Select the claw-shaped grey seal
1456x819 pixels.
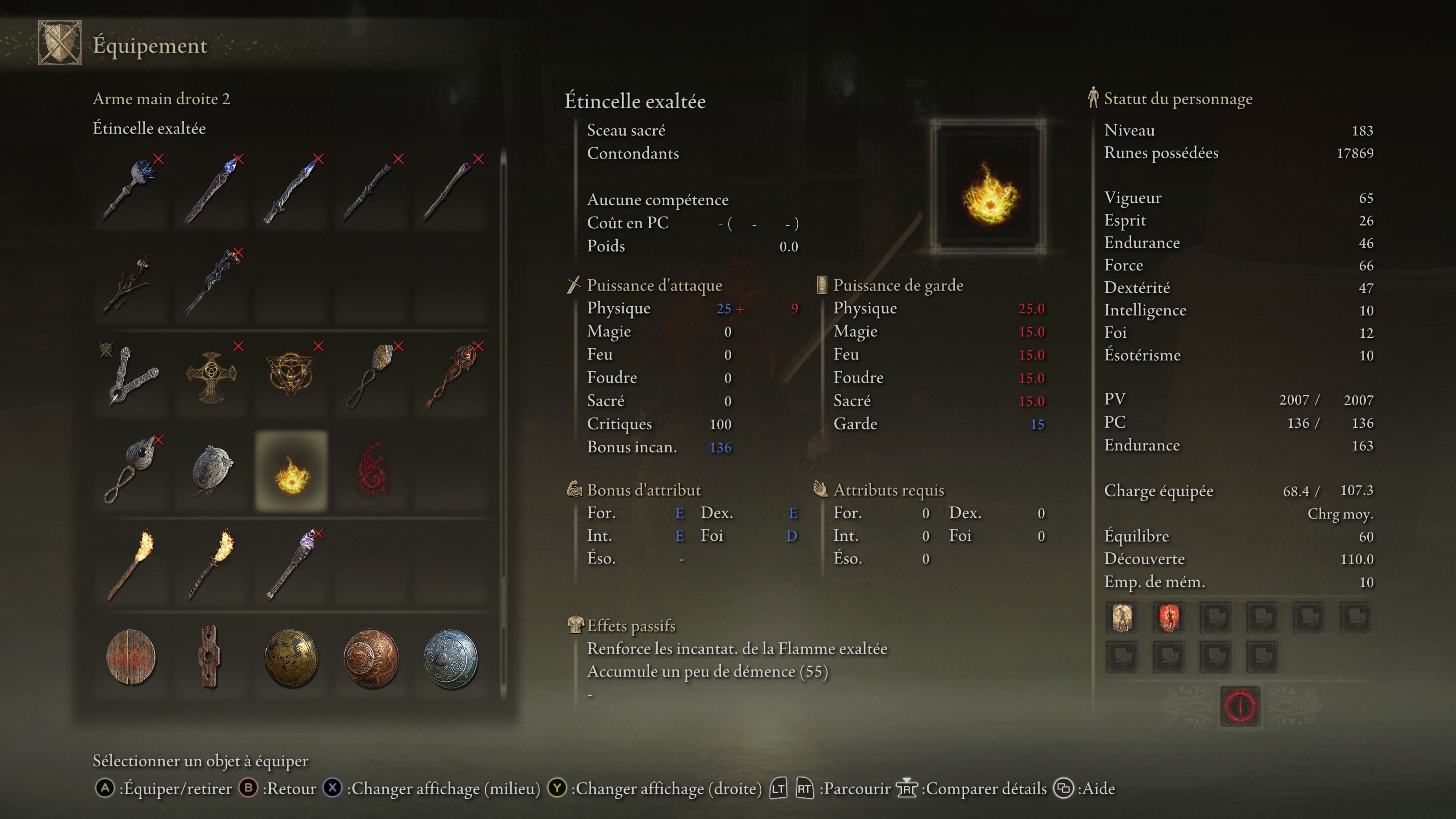pyautogui.click(x=132, y=376)
